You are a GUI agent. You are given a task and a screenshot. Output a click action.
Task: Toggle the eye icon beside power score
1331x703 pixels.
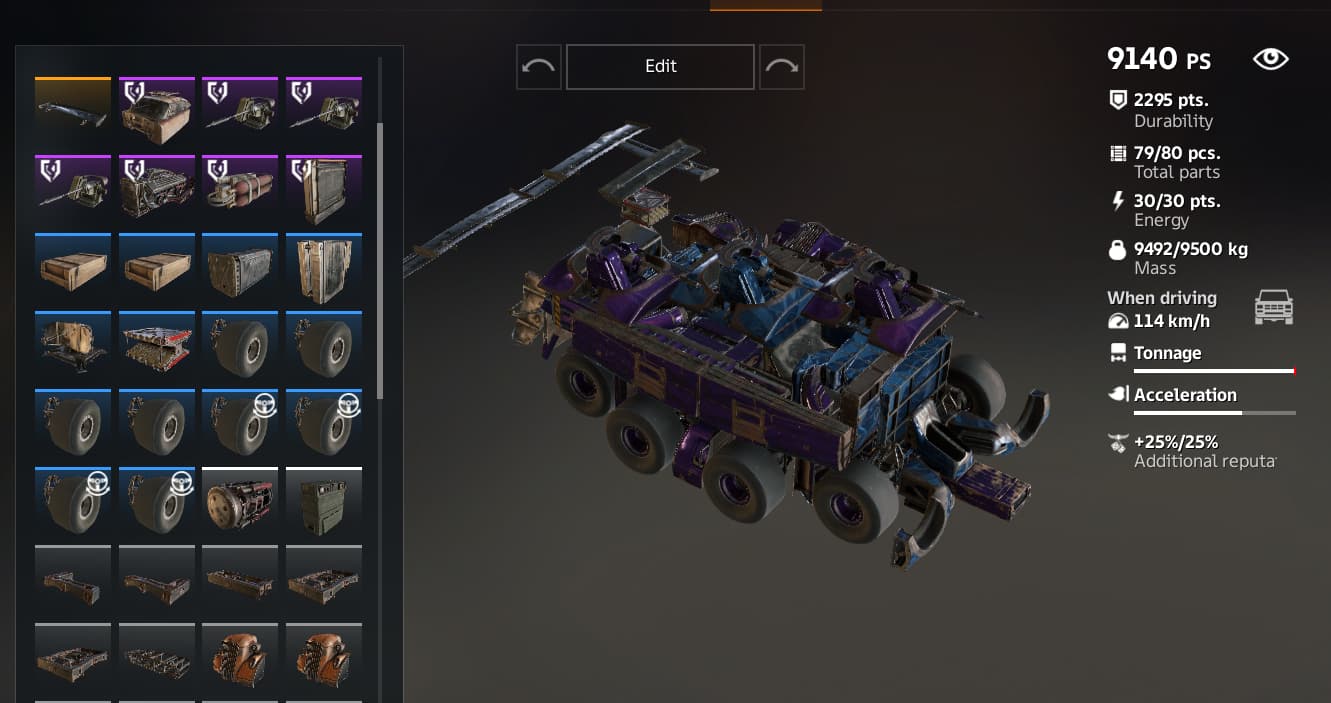(x=1270, y=59)
